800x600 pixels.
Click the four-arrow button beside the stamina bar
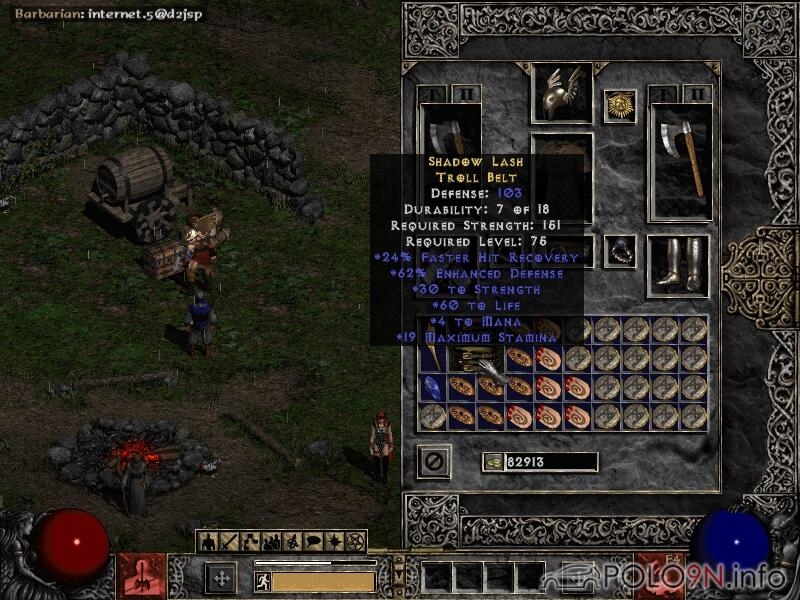[x=220, y=579]
